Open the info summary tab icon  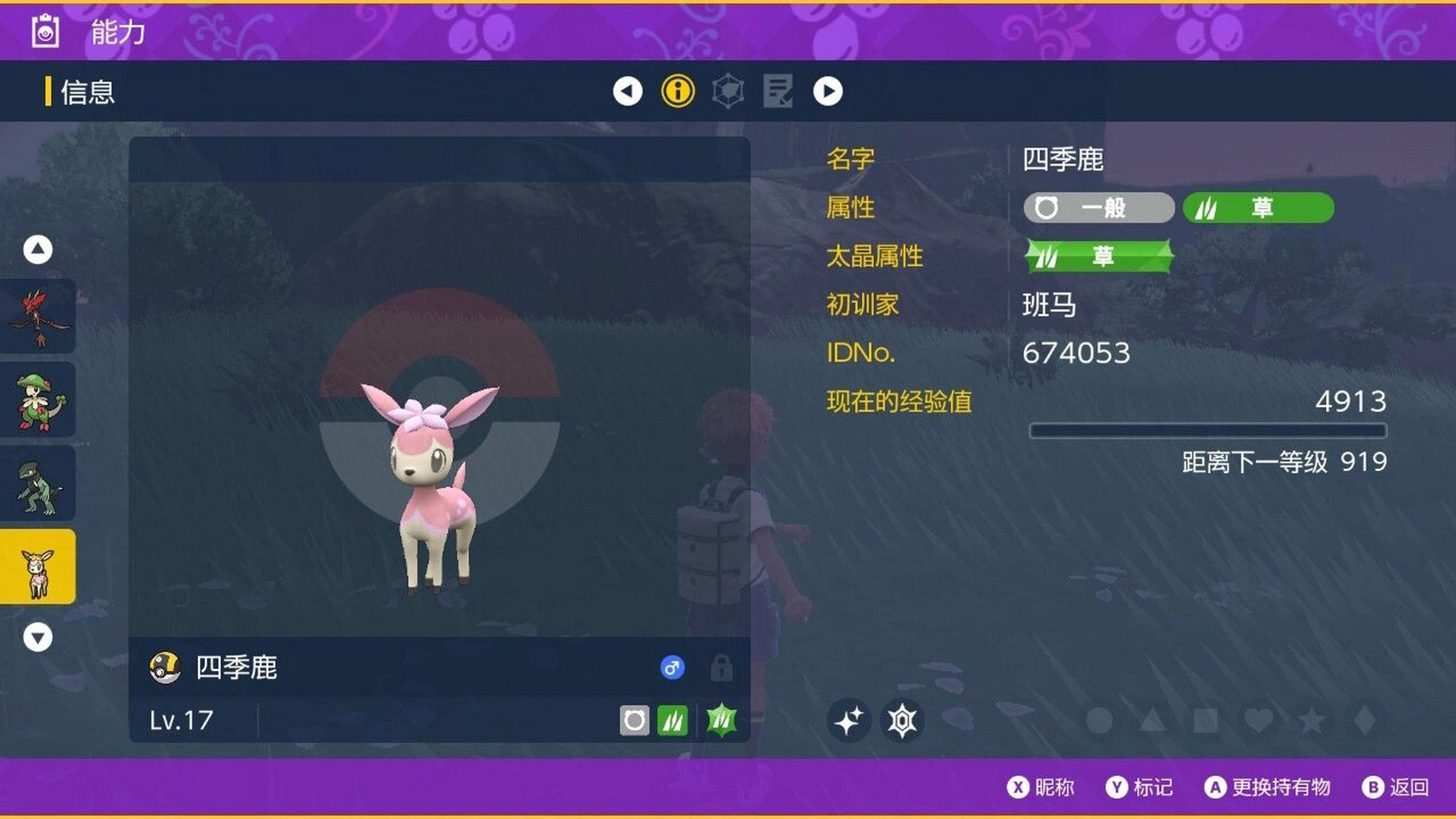pyautogui.click(x=678, y=91)
